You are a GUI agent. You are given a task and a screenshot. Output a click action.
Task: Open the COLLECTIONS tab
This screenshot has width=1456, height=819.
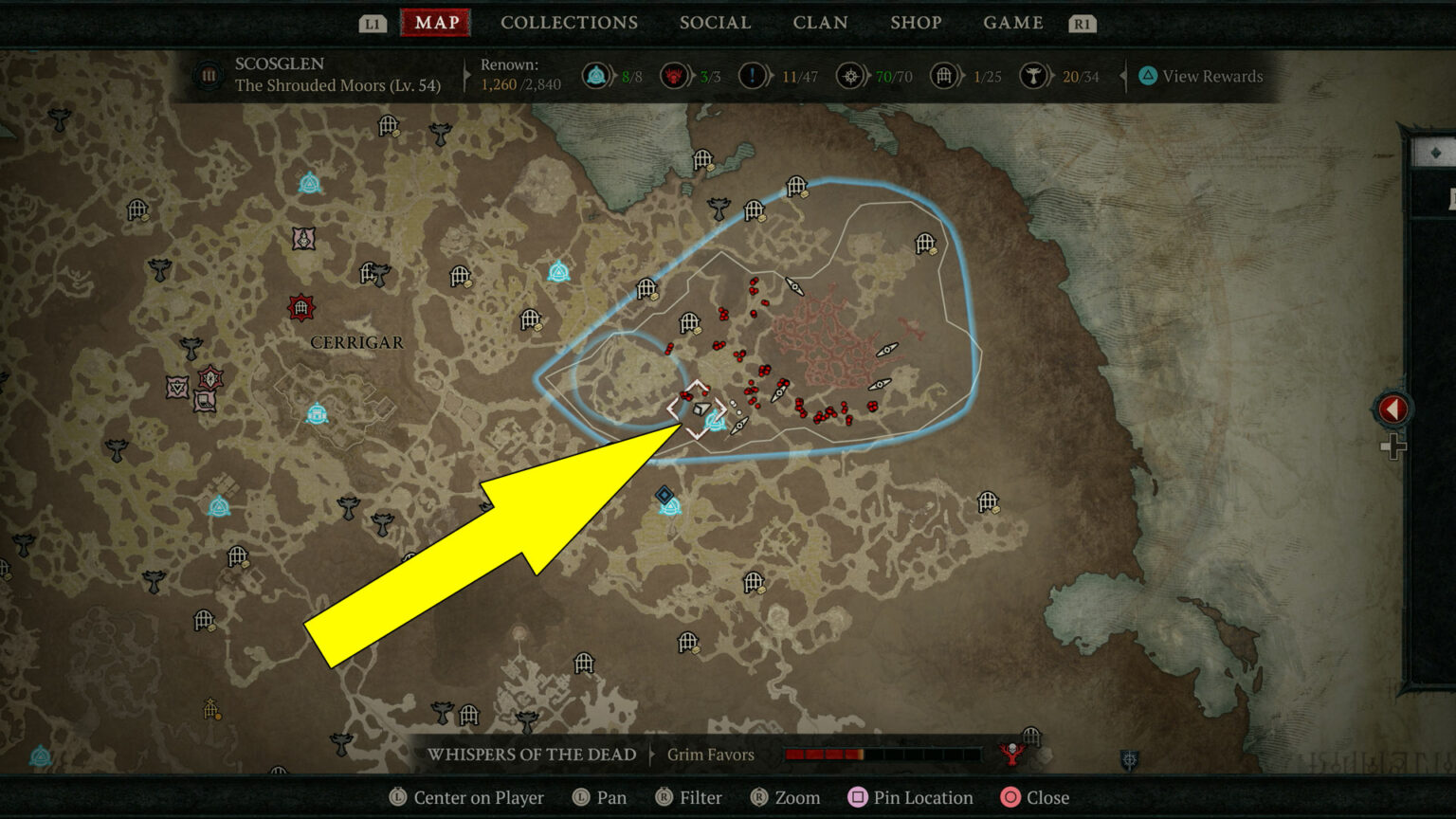pos(569,23)
